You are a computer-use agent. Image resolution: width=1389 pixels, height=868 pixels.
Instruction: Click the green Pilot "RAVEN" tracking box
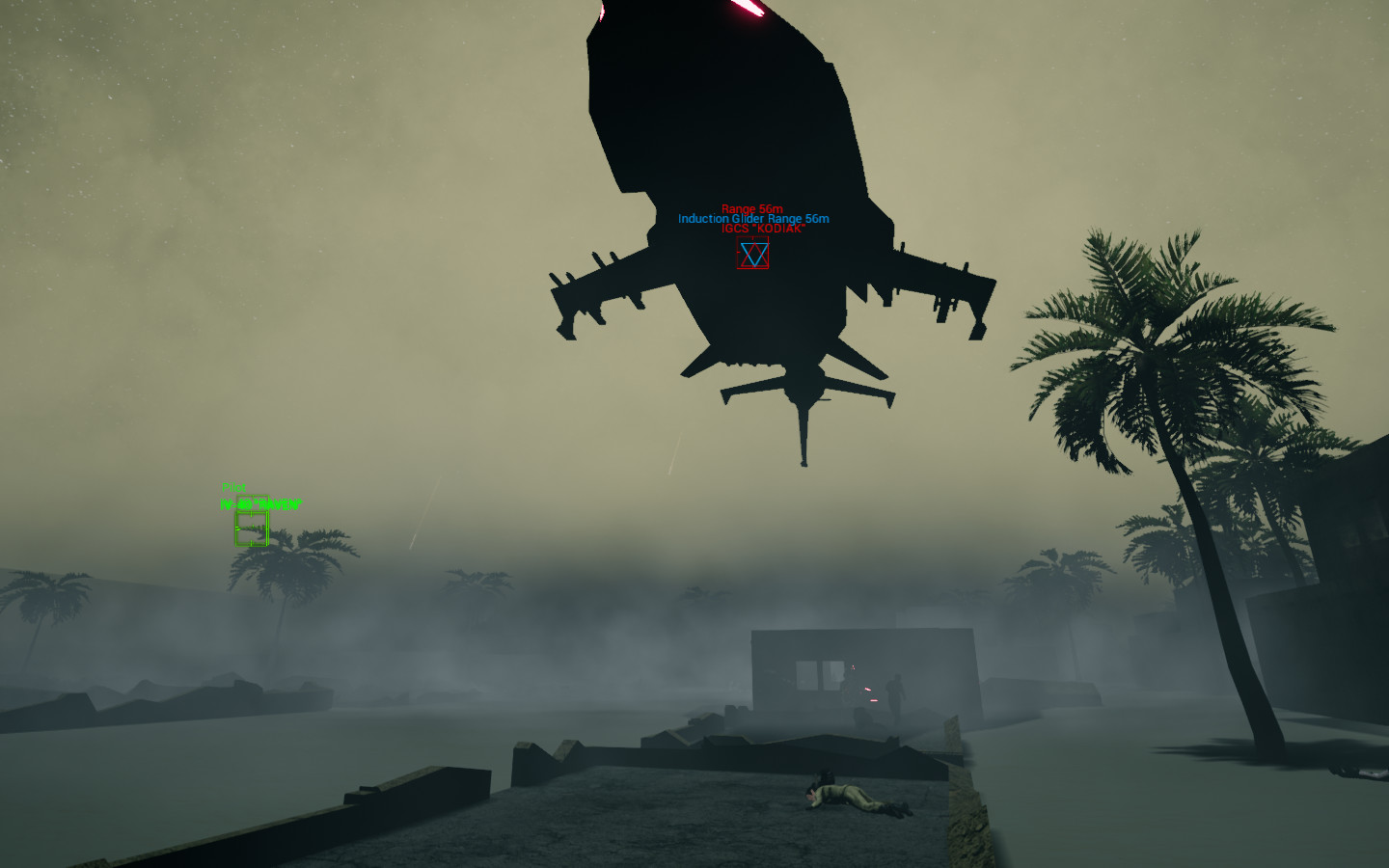(252, 529)
